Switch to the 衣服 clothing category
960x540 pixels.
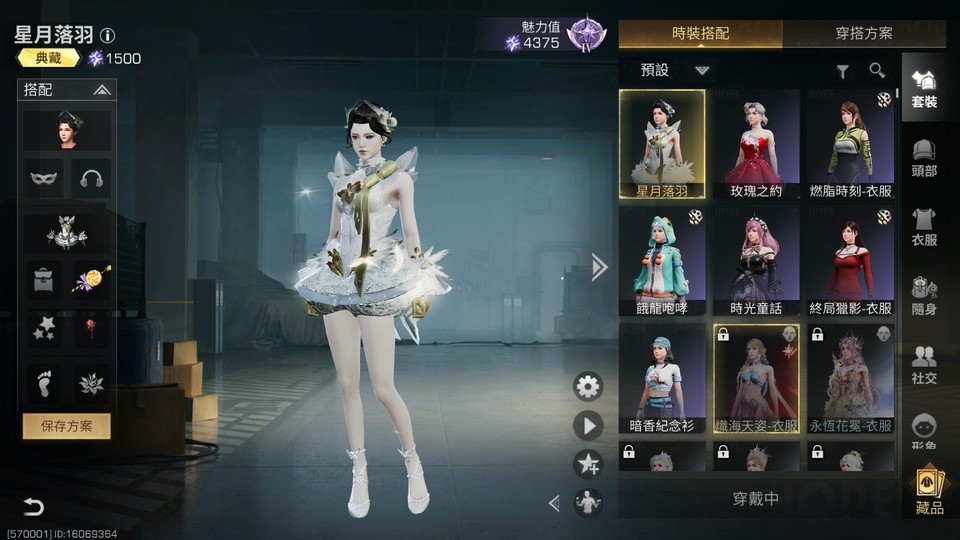[x=924, y=226]
